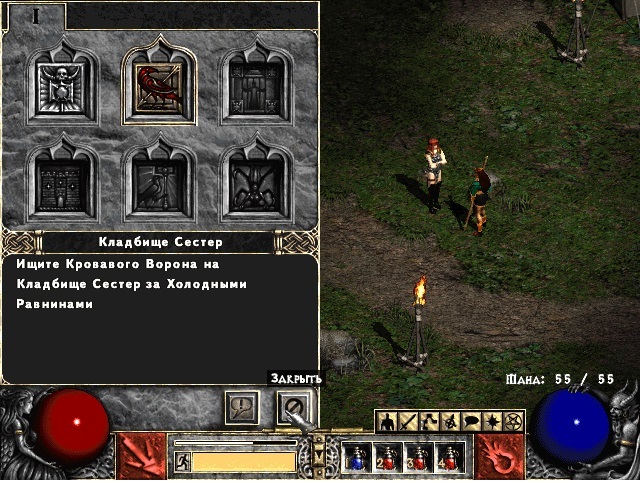Select the red raven quest icon
The height and width of the screenshot is (483, 640).
coord(159,86)
